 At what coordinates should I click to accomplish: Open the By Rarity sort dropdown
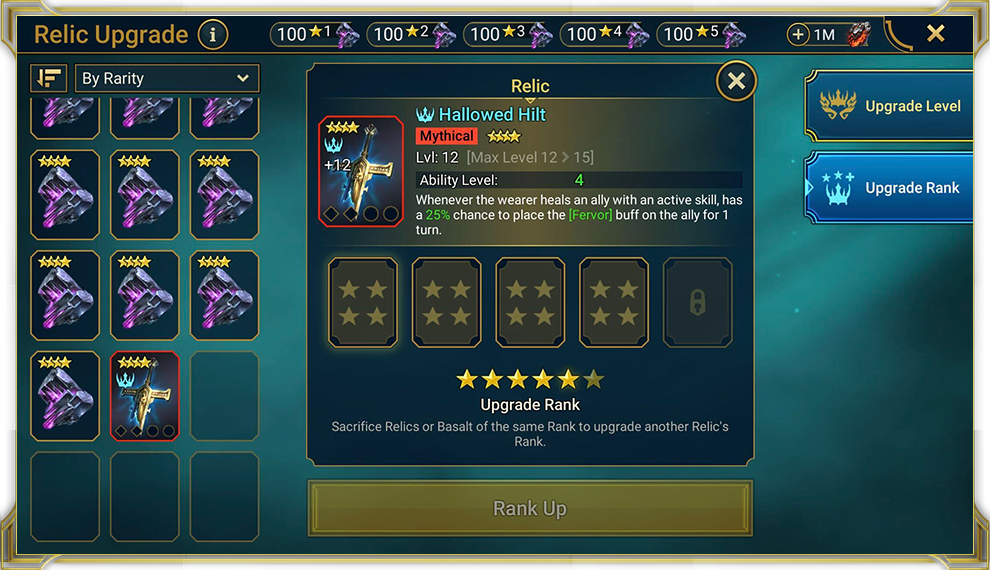167,78
